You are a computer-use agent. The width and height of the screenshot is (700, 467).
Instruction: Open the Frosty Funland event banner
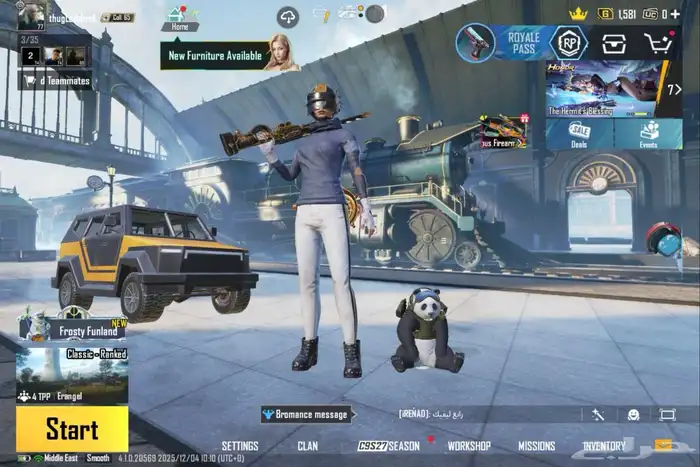[72, 324]
